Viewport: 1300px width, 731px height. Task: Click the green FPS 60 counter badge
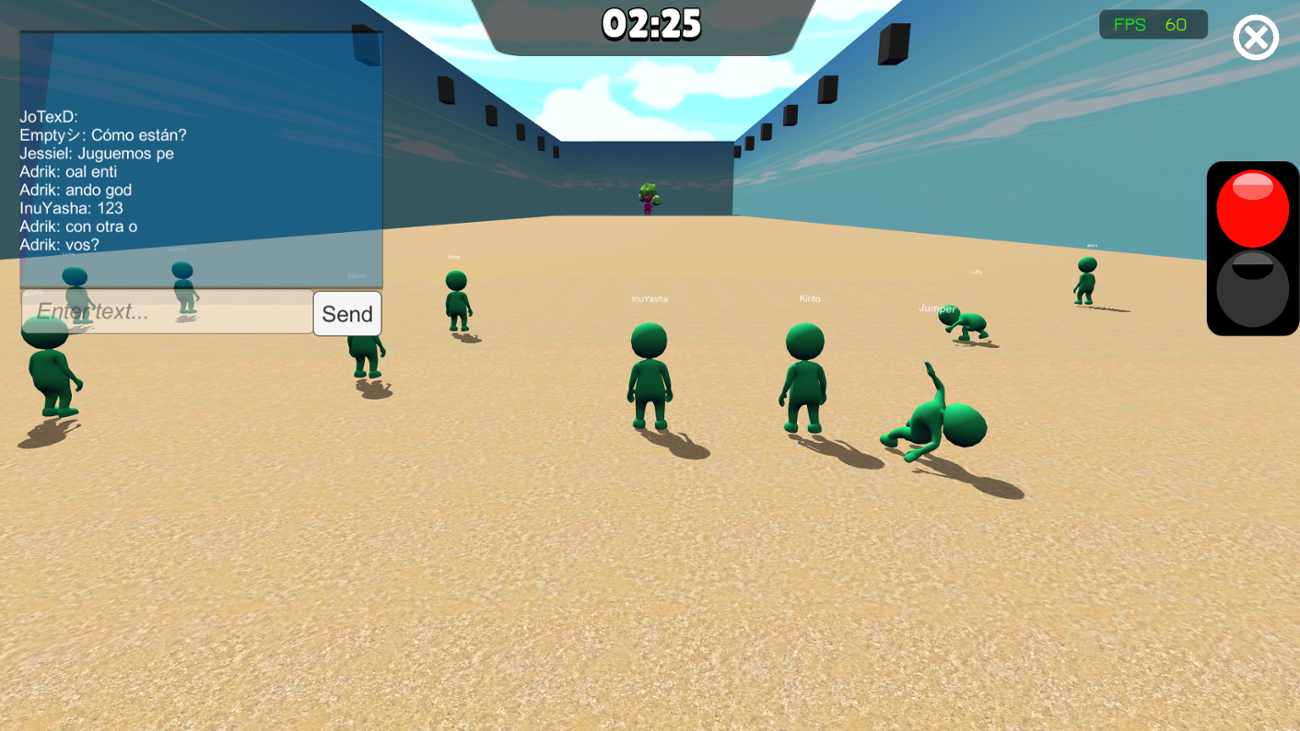point(1152,24)
